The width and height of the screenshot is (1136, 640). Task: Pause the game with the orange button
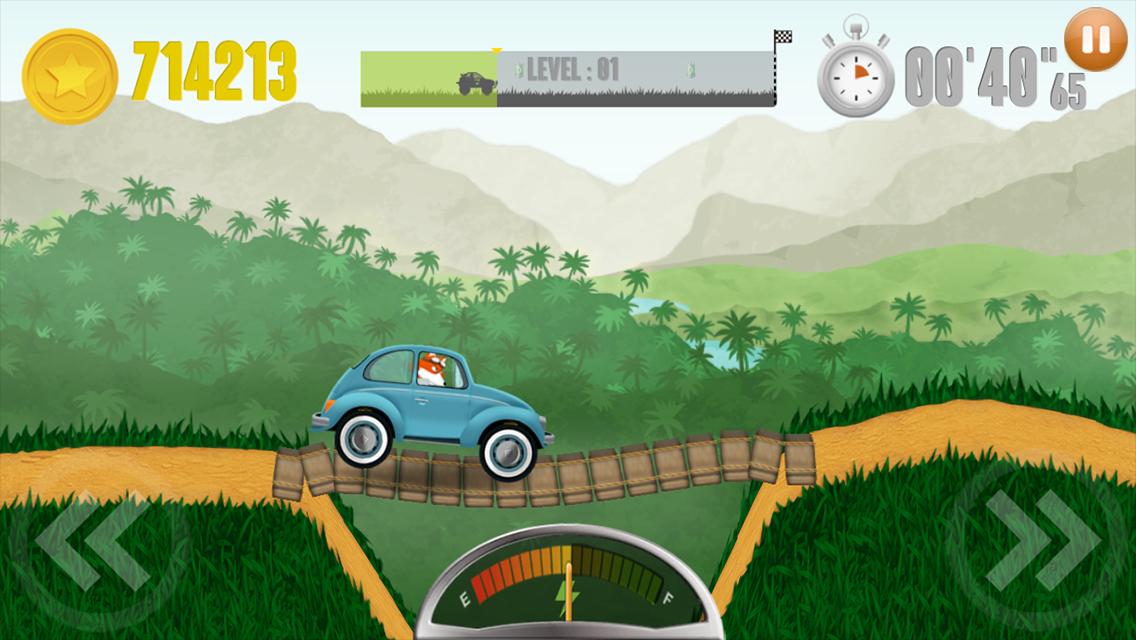tap(1096, 40)
